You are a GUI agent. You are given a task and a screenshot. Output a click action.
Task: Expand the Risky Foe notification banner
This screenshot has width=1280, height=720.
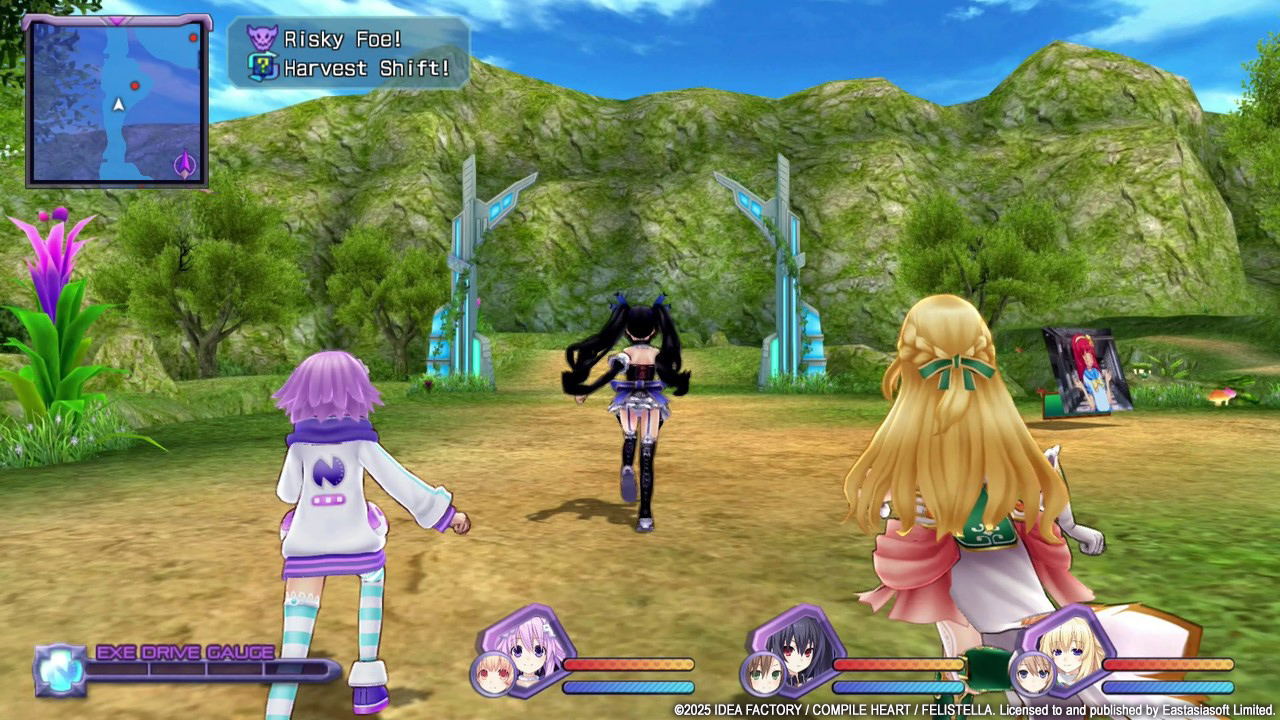[x=345, y=38]
